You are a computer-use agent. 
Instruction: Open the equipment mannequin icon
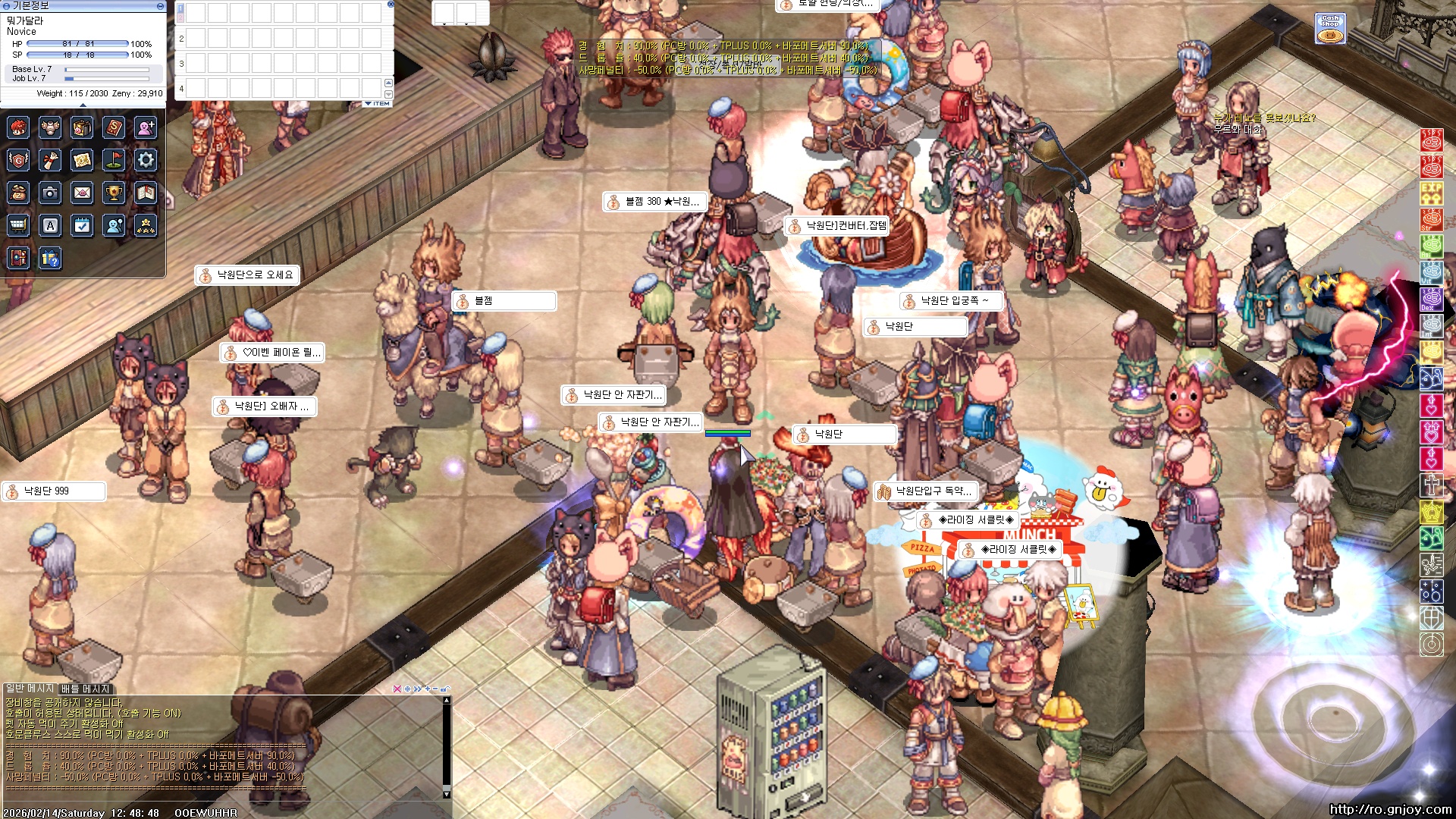(50, 127)
